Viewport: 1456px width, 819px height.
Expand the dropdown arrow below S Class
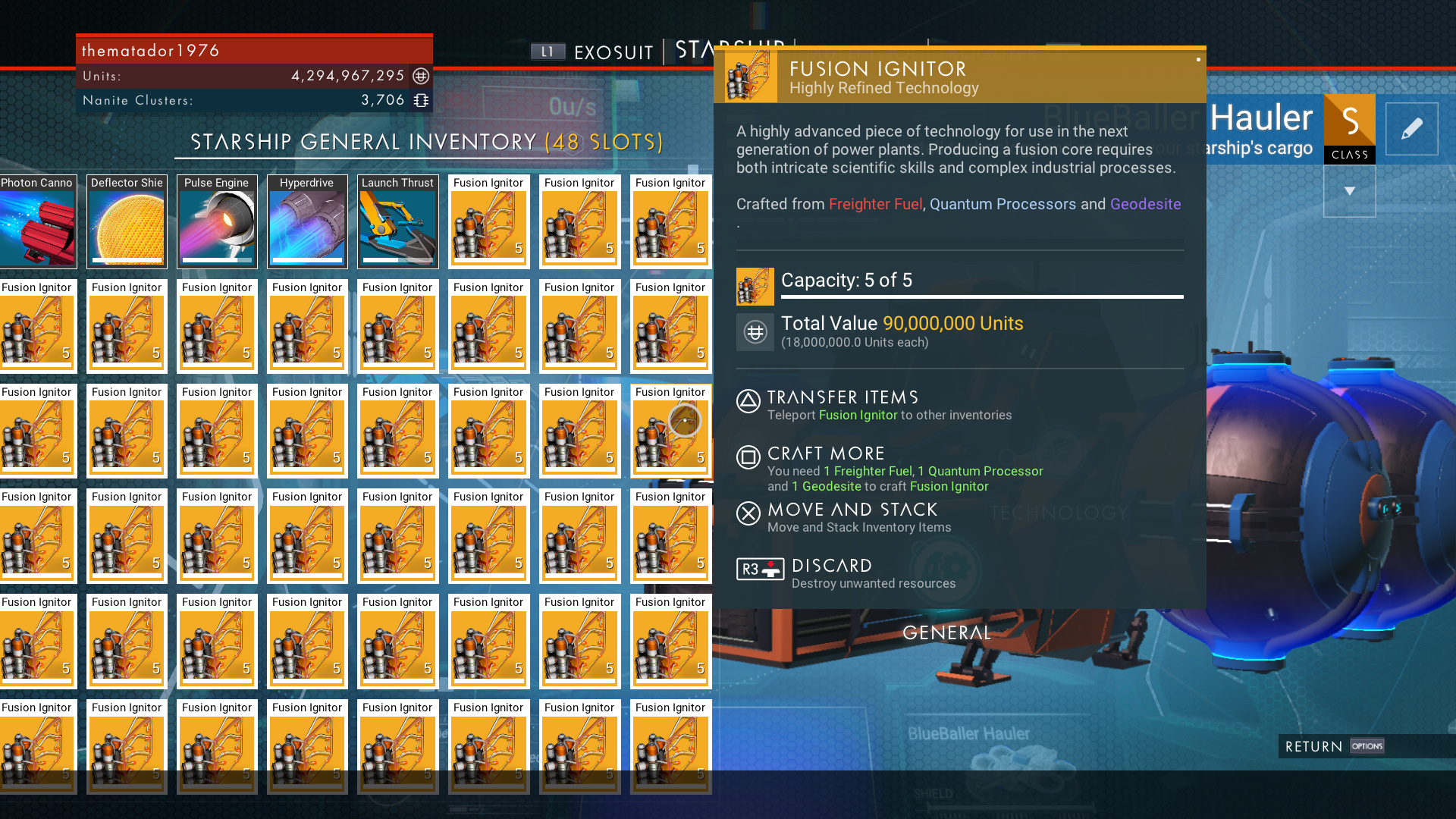[x=1349, y=191]
